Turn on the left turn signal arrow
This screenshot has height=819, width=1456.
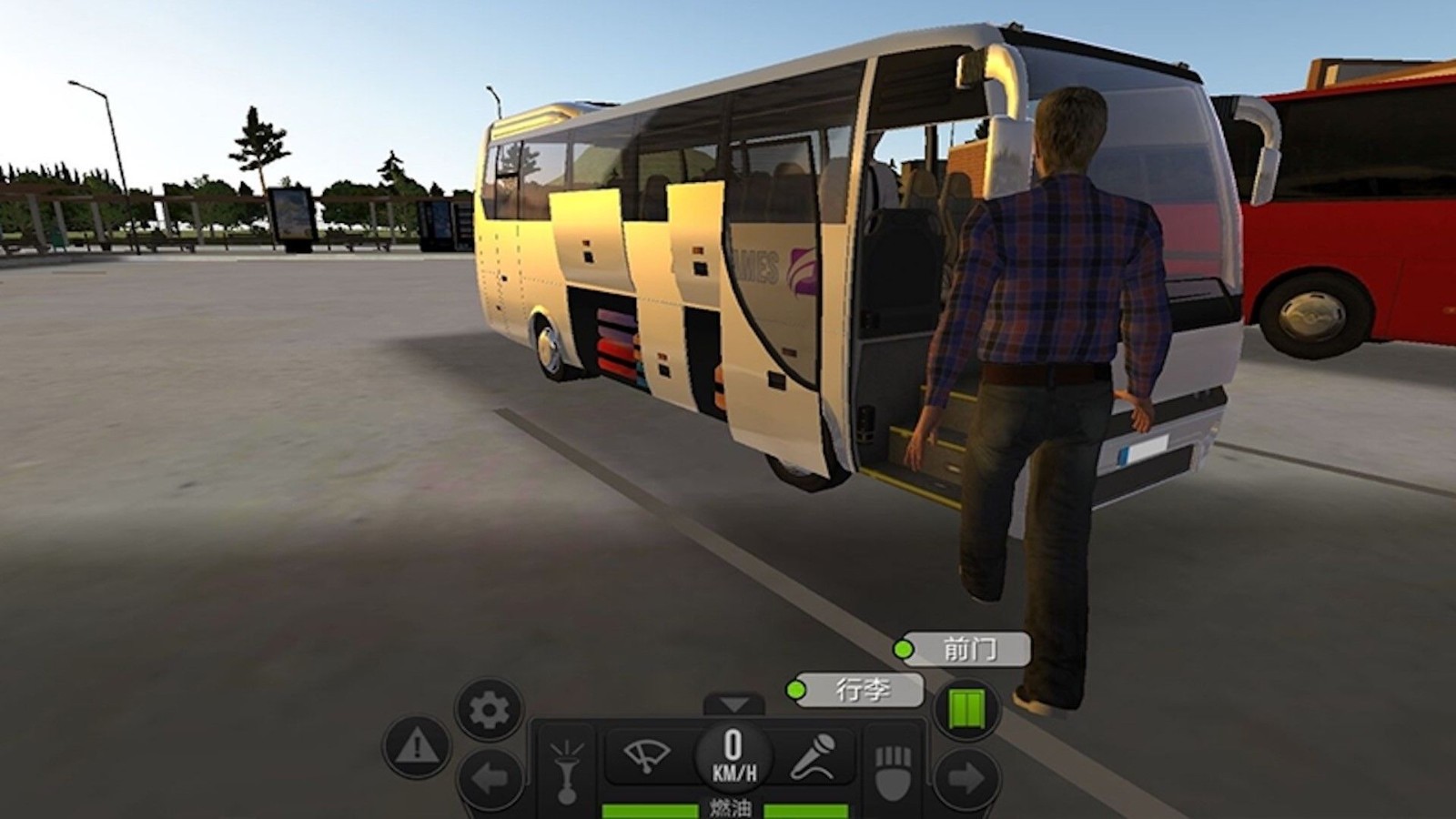click(490, 779)
